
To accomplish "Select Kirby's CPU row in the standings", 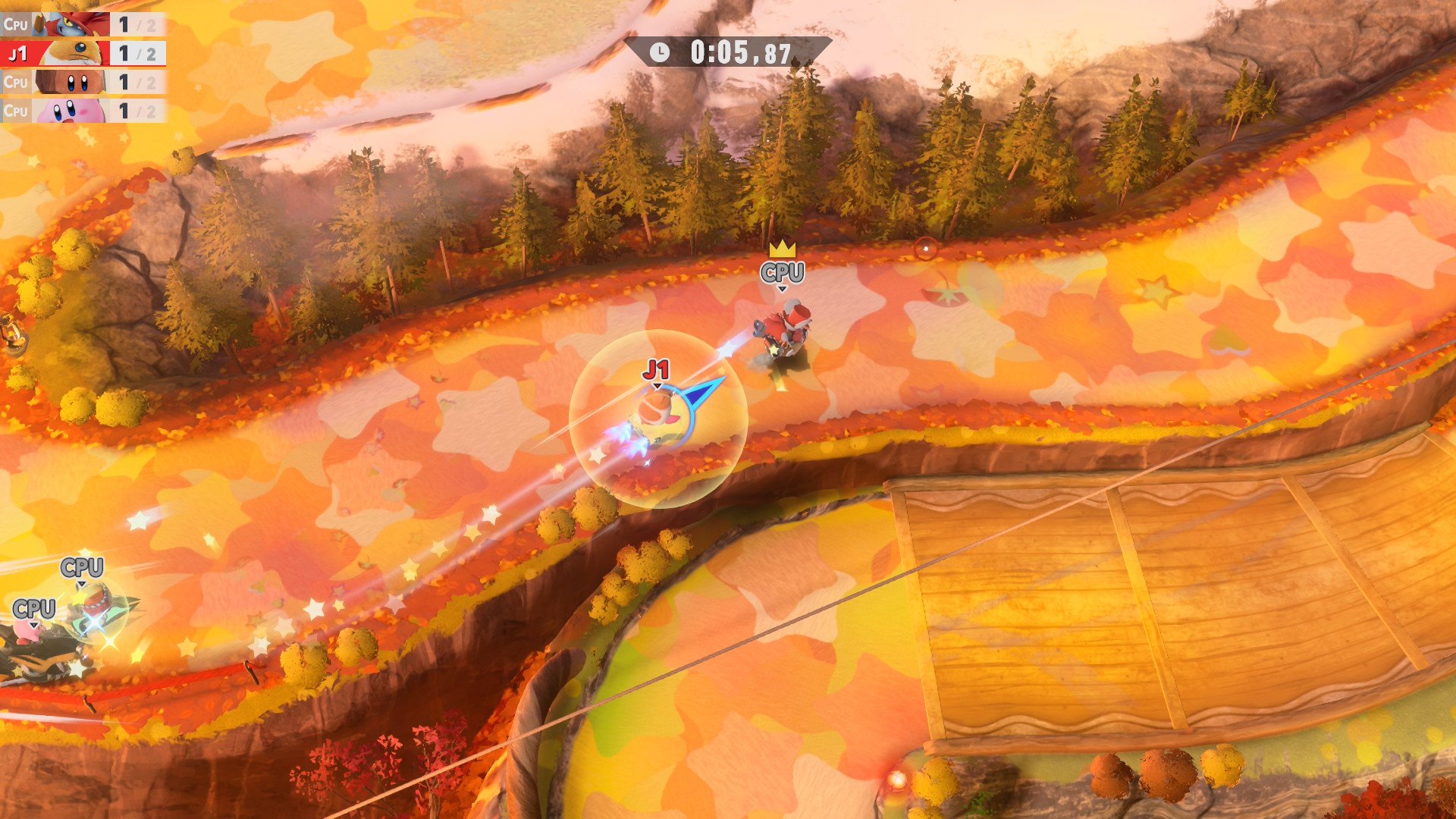I will pyautogui.click(x=82, y=111).
